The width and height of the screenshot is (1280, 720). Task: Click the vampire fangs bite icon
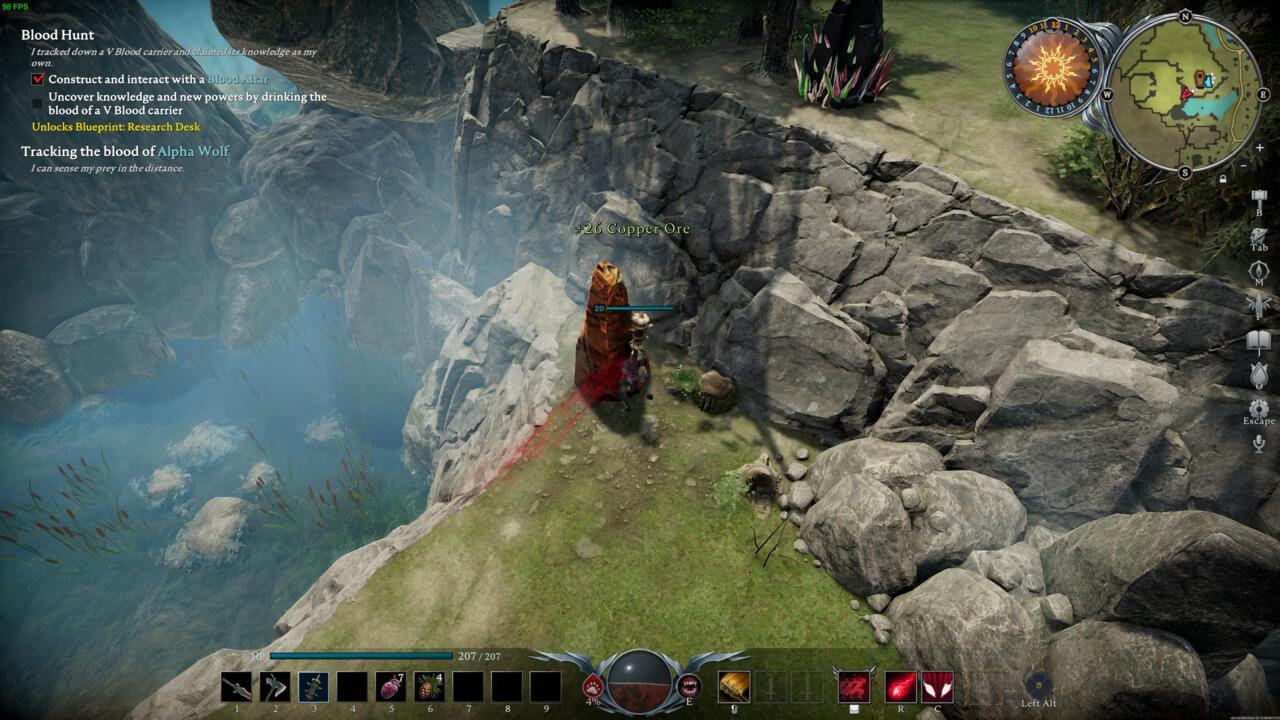(x=688, y=685)
